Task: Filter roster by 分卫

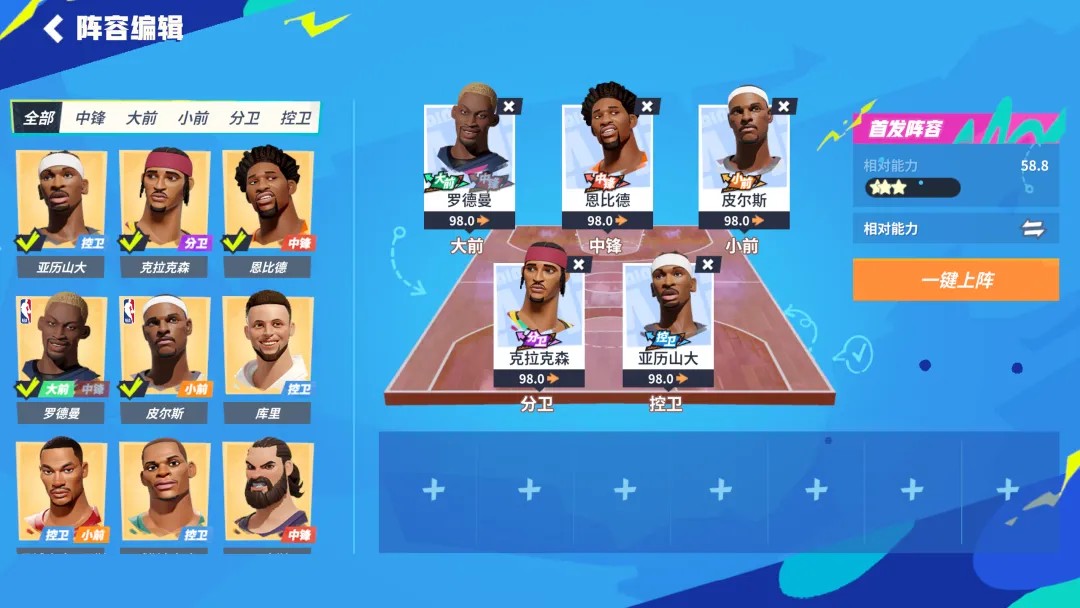Action: click(244, 118)
